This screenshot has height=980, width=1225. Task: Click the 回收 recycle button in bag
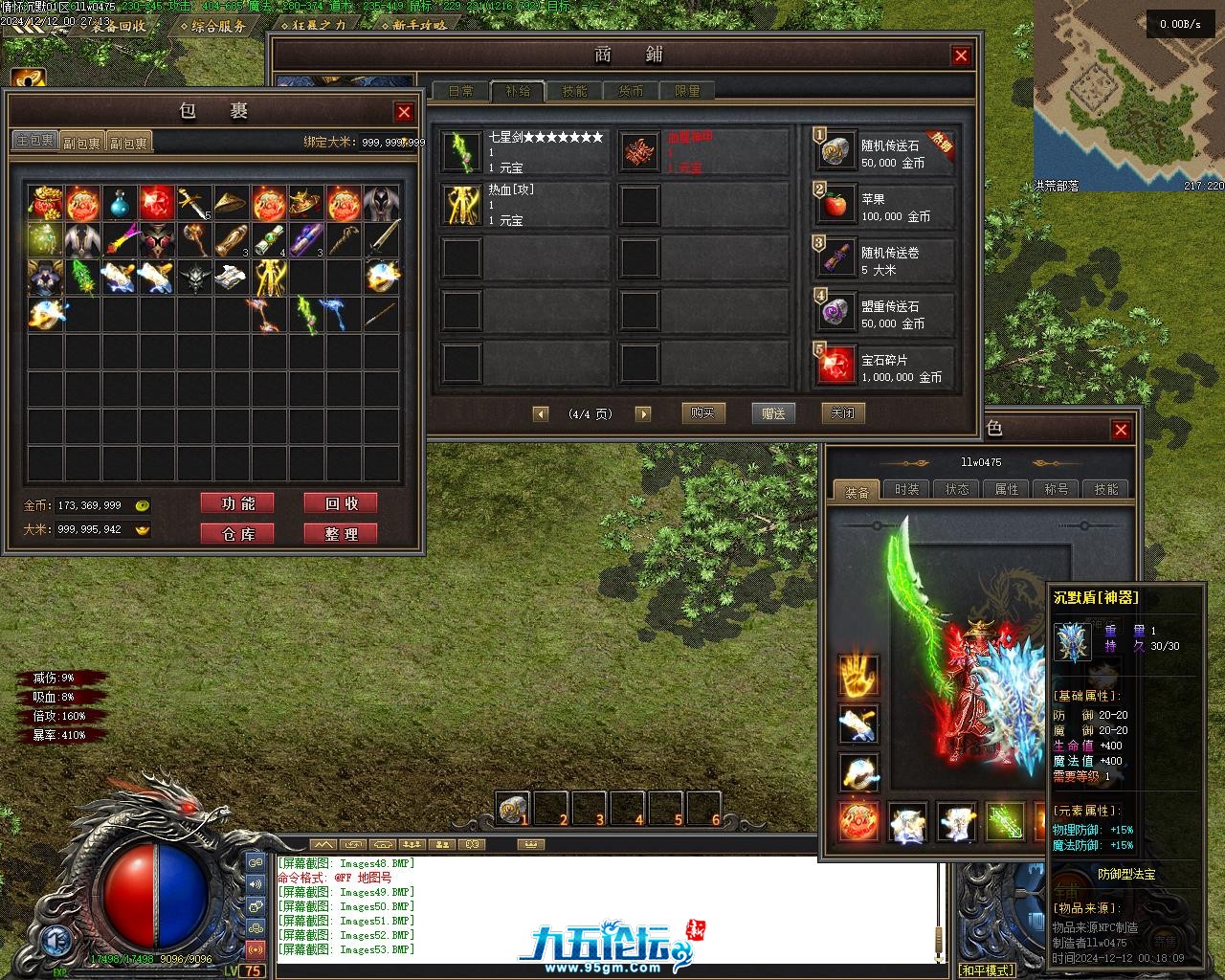coord(340,503)
